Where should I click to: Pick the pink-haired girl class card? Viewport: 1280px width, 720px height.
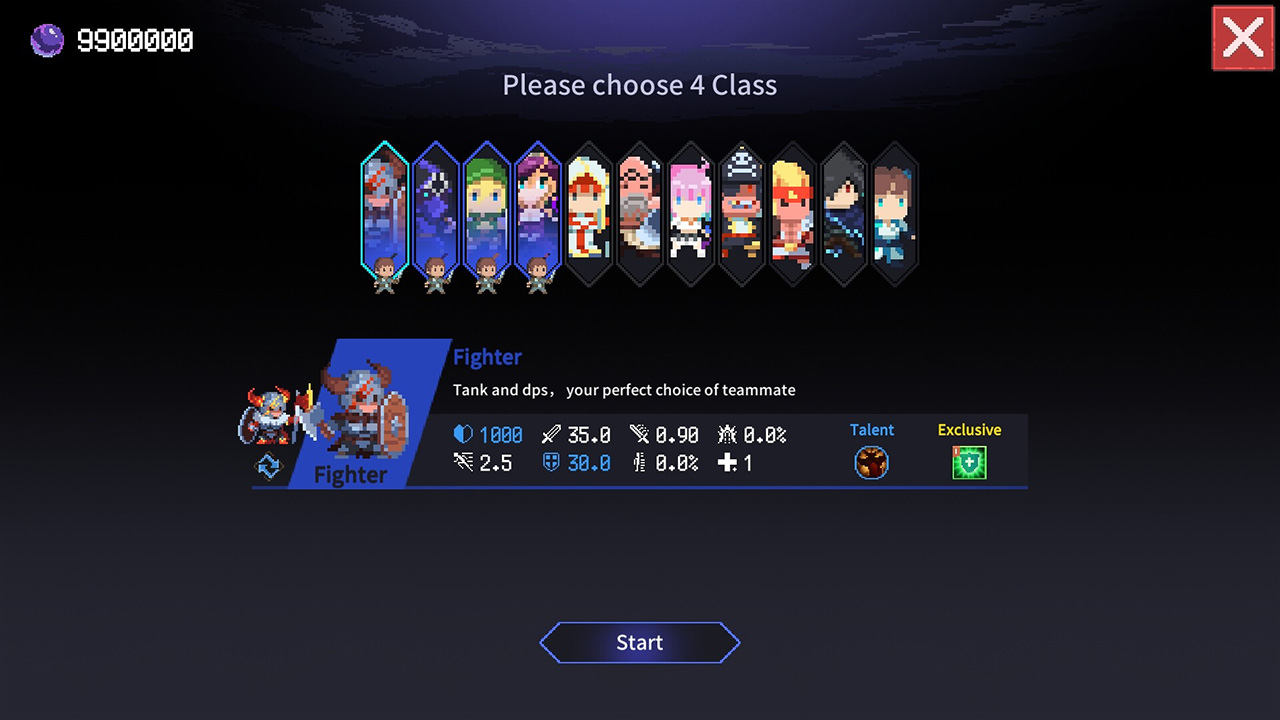coord(691,212)
